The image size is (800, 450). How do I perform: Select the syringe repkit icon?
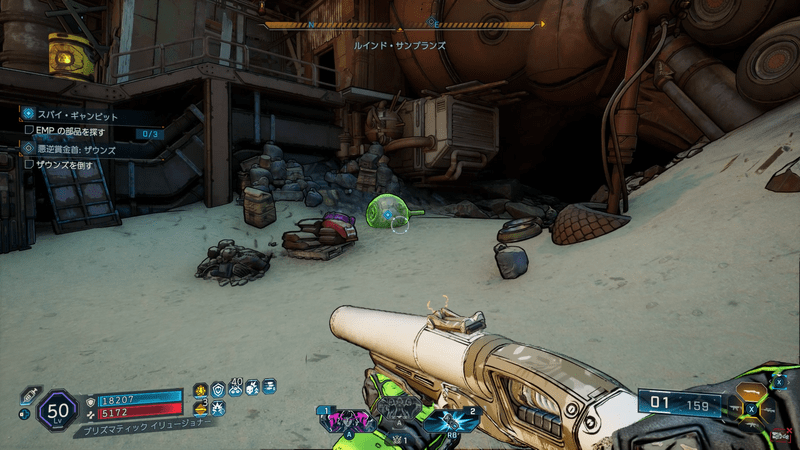pyautogui.click(x=29, y=394)
